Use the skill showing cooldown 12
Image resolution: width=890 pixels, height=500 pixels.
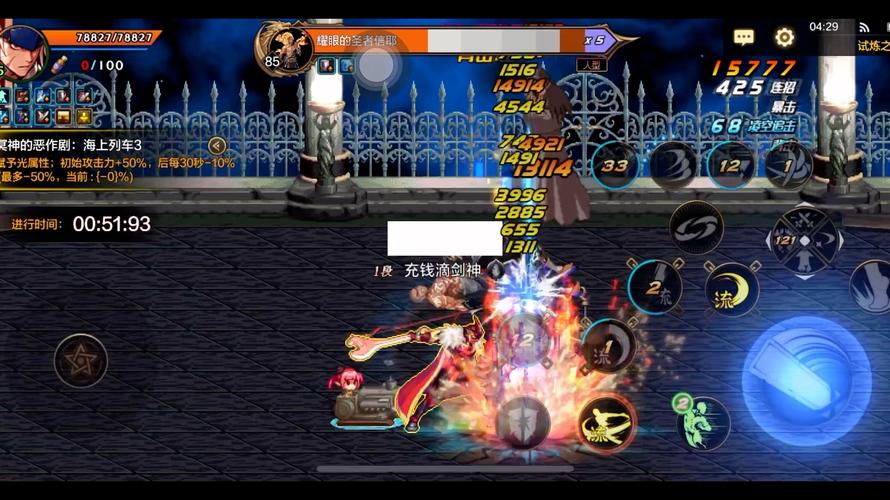731,165
